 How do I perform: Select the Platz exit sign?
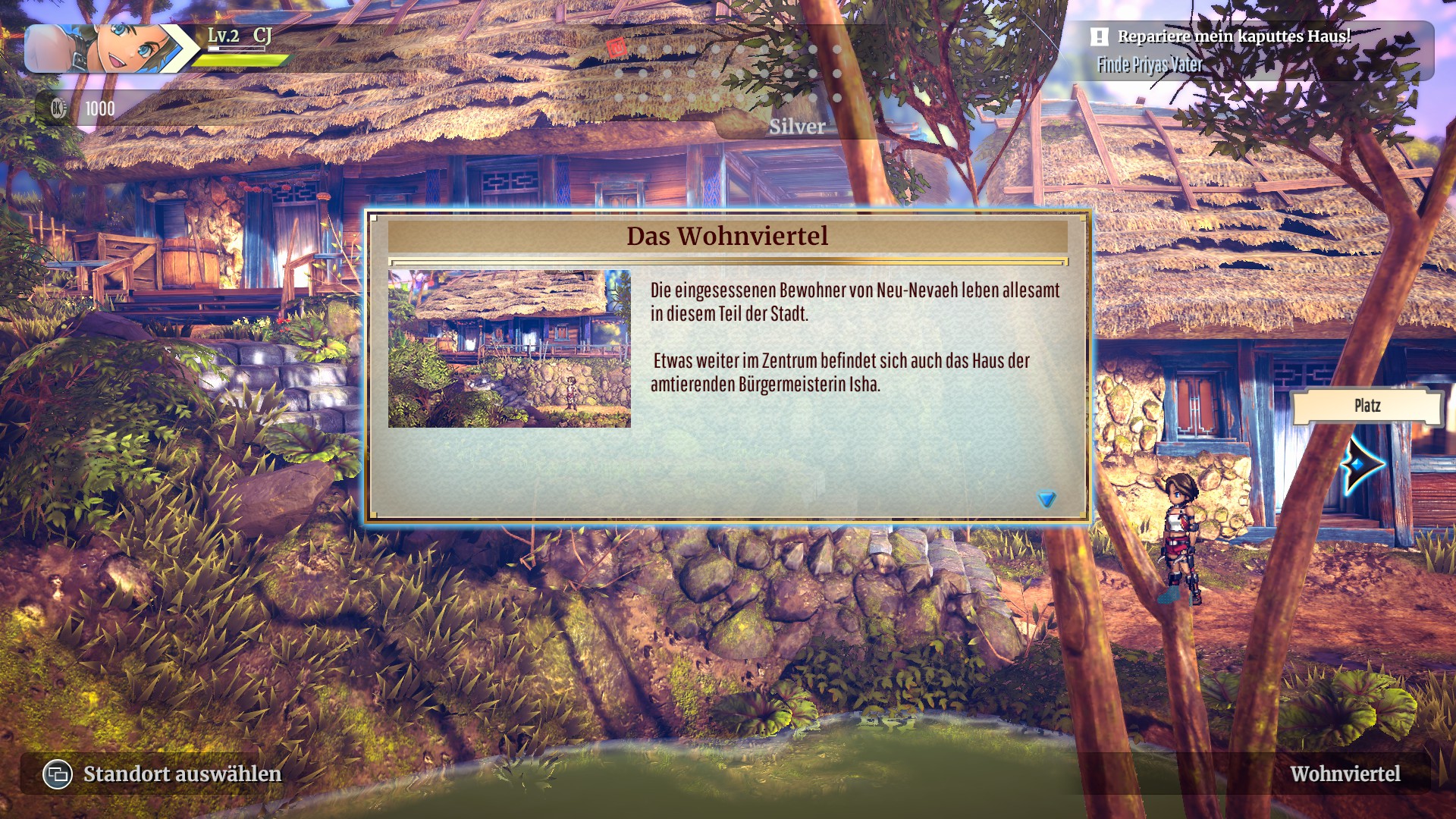(1367, 406)
